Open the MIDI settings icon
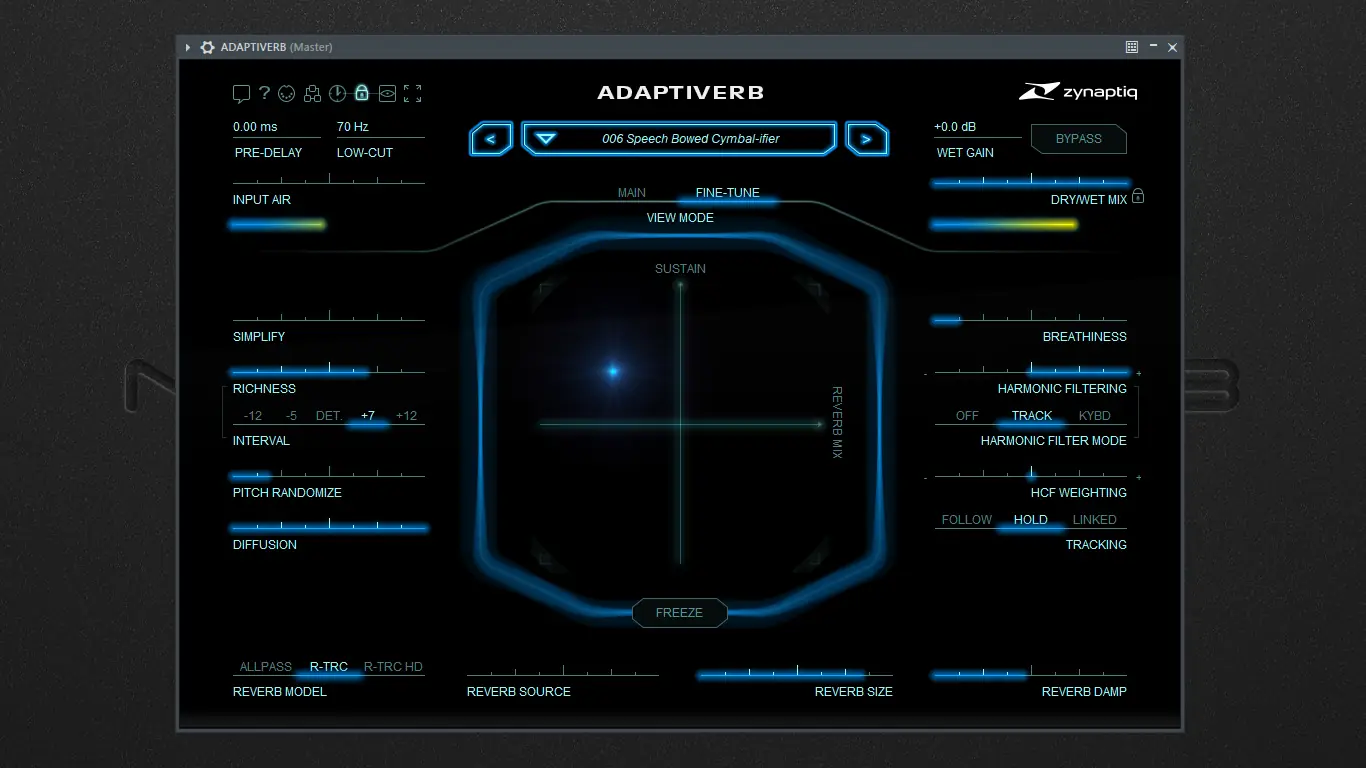The image size is (1366, 768). (287, 93)
